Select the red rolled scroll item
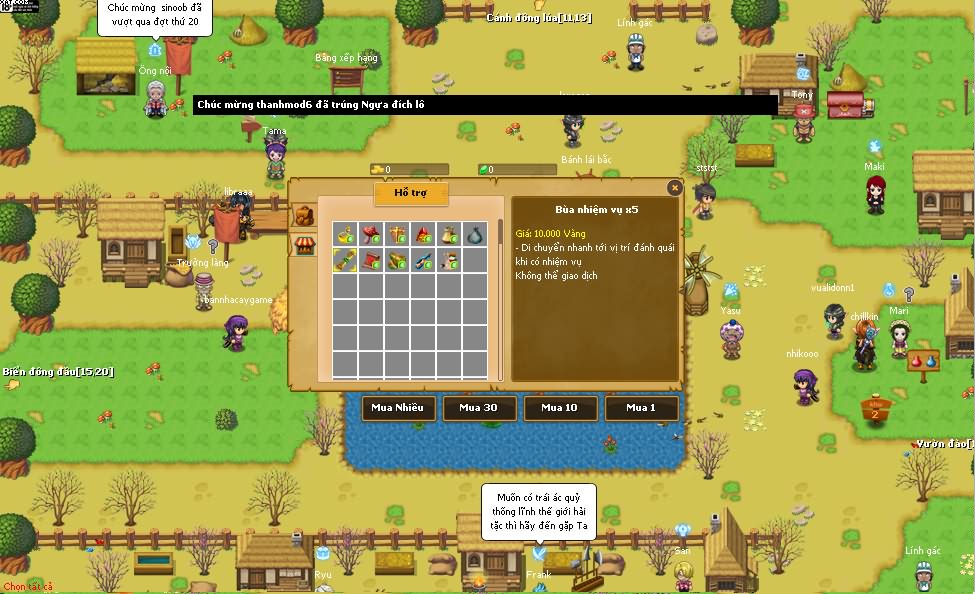 [371, 260]
